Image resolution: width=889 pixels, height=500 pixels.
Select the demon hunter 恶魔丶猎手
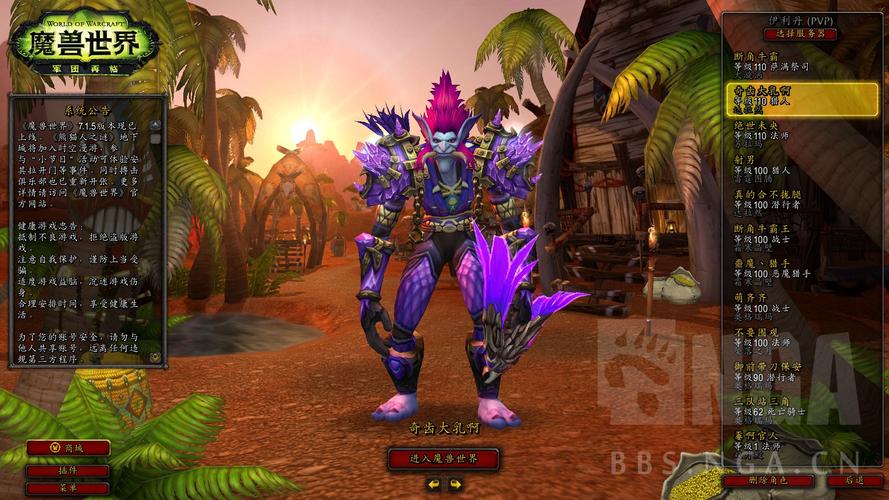tap(790, 268)
